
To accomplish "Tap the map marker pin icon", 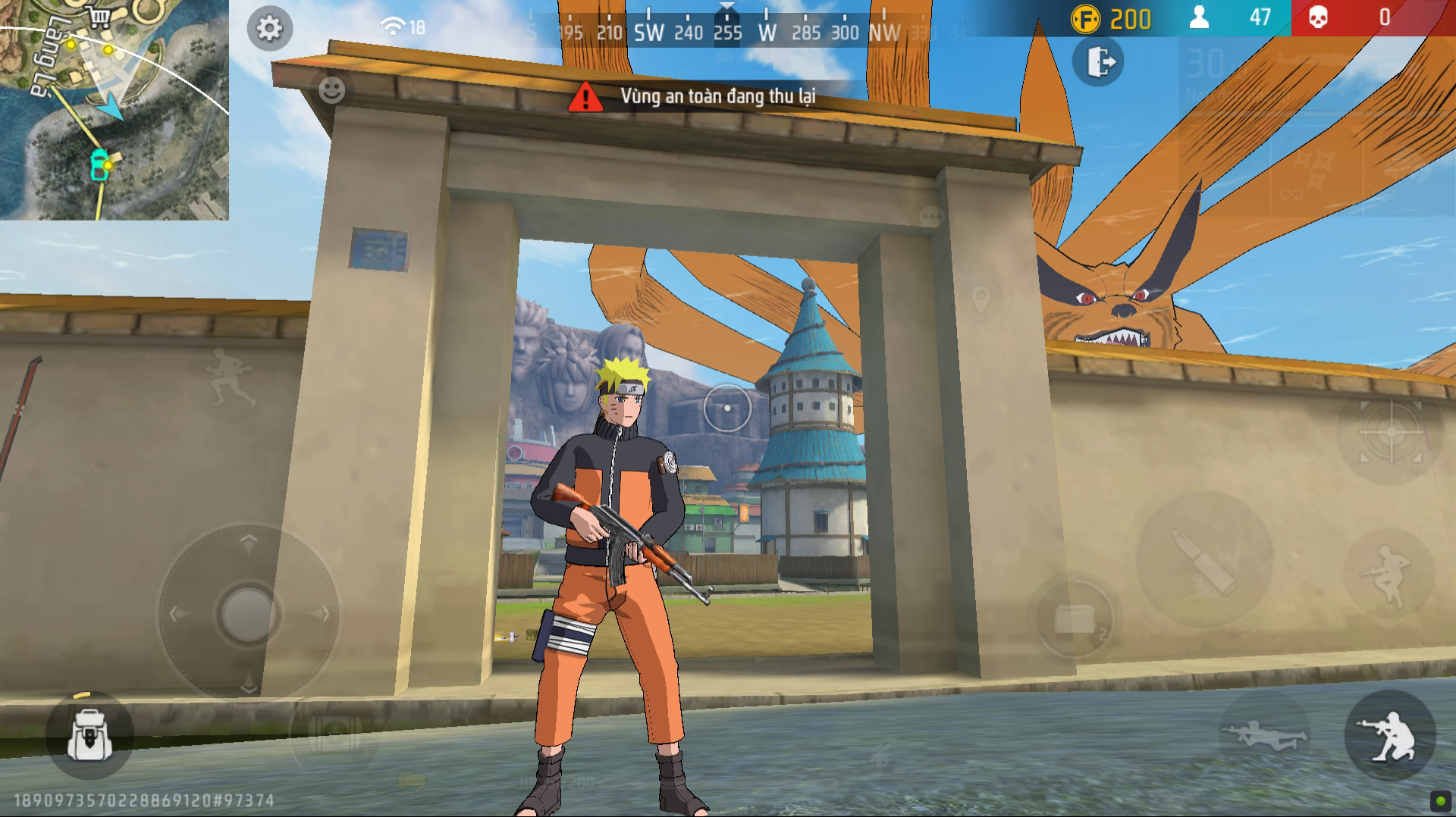I will click(981, 298).
